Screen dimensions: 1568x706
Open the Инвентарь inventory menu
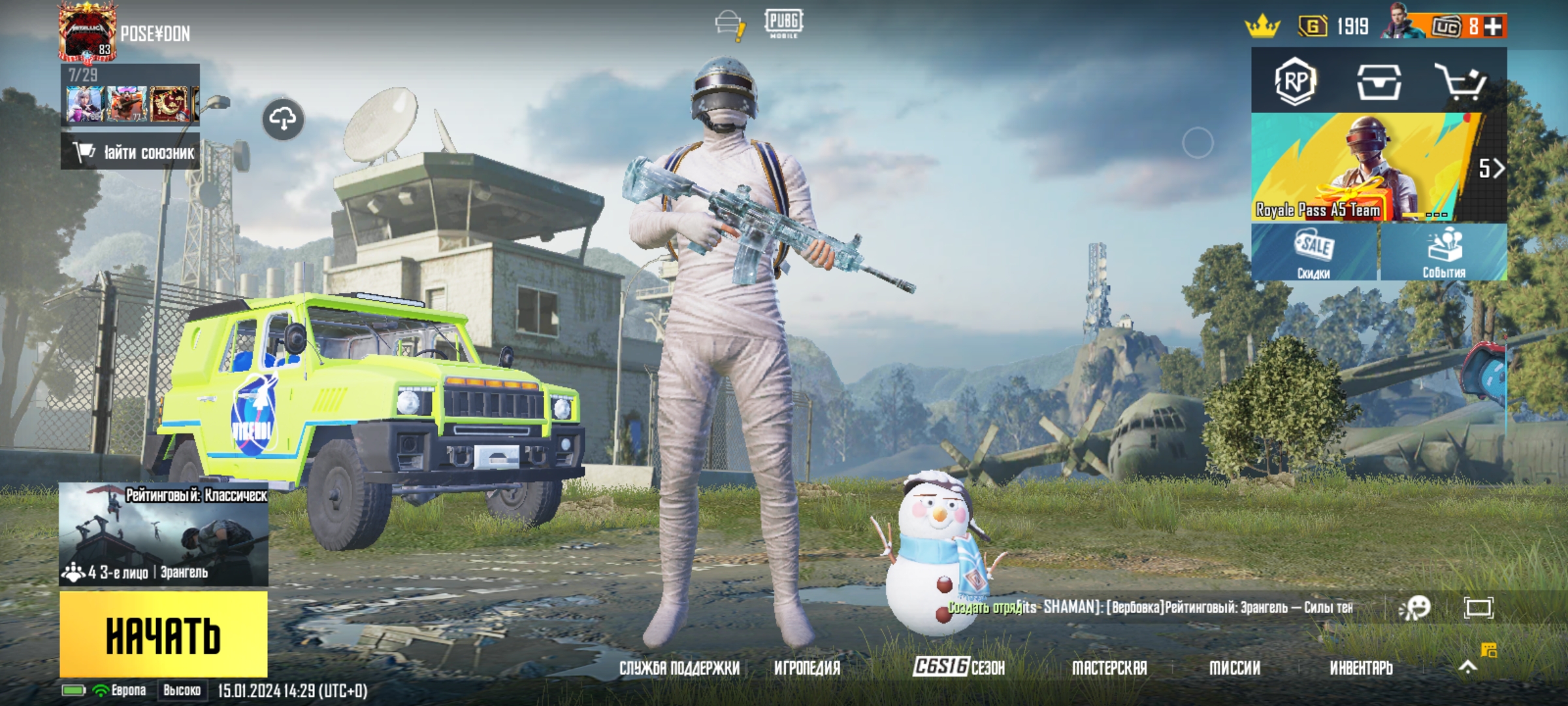pyautogui.click(x=1362, y=667)
